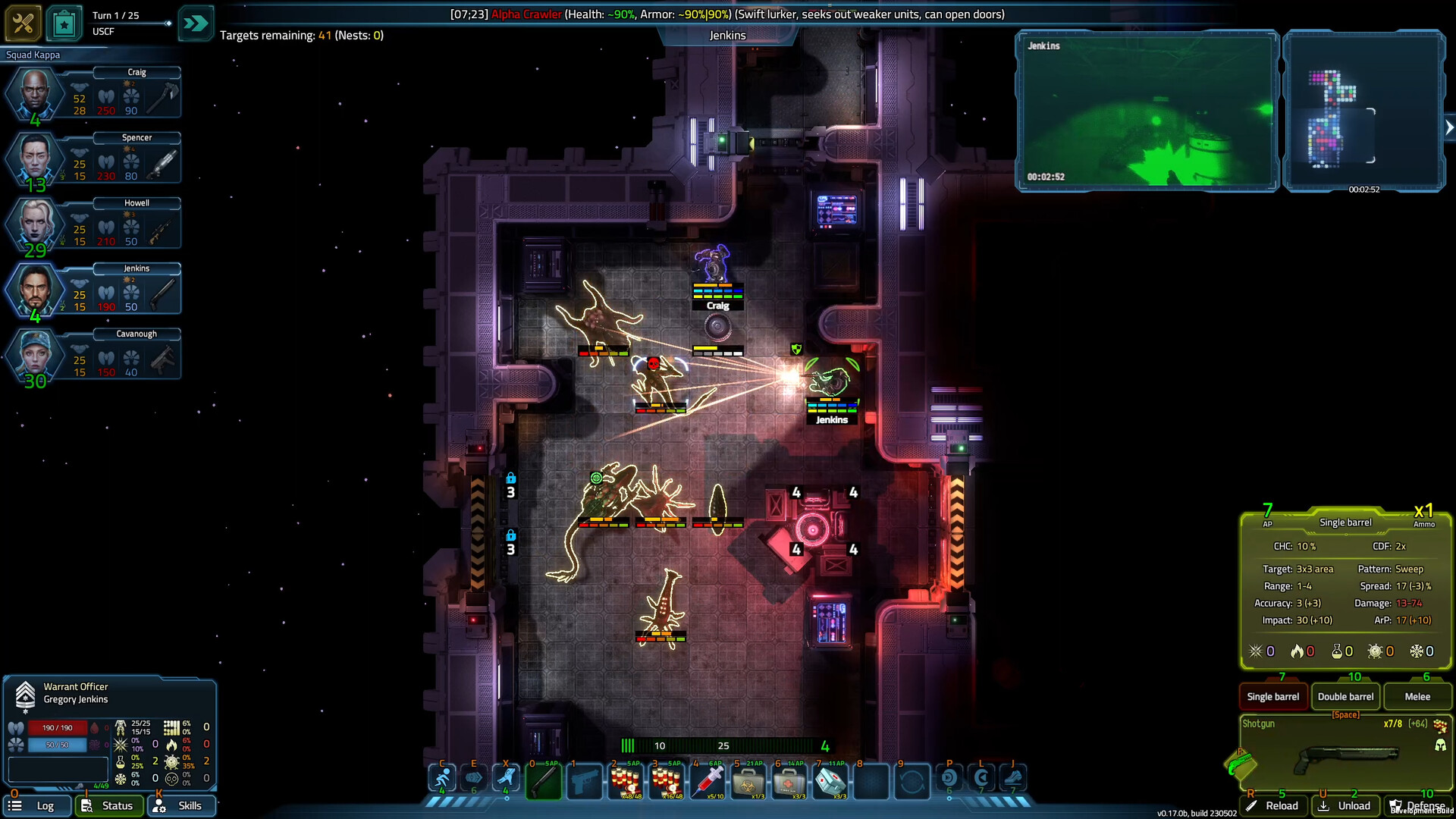This screenshot has height=819, width=1456.
Task: Select the biohazard case in slot 5
Action: (748, 781)
